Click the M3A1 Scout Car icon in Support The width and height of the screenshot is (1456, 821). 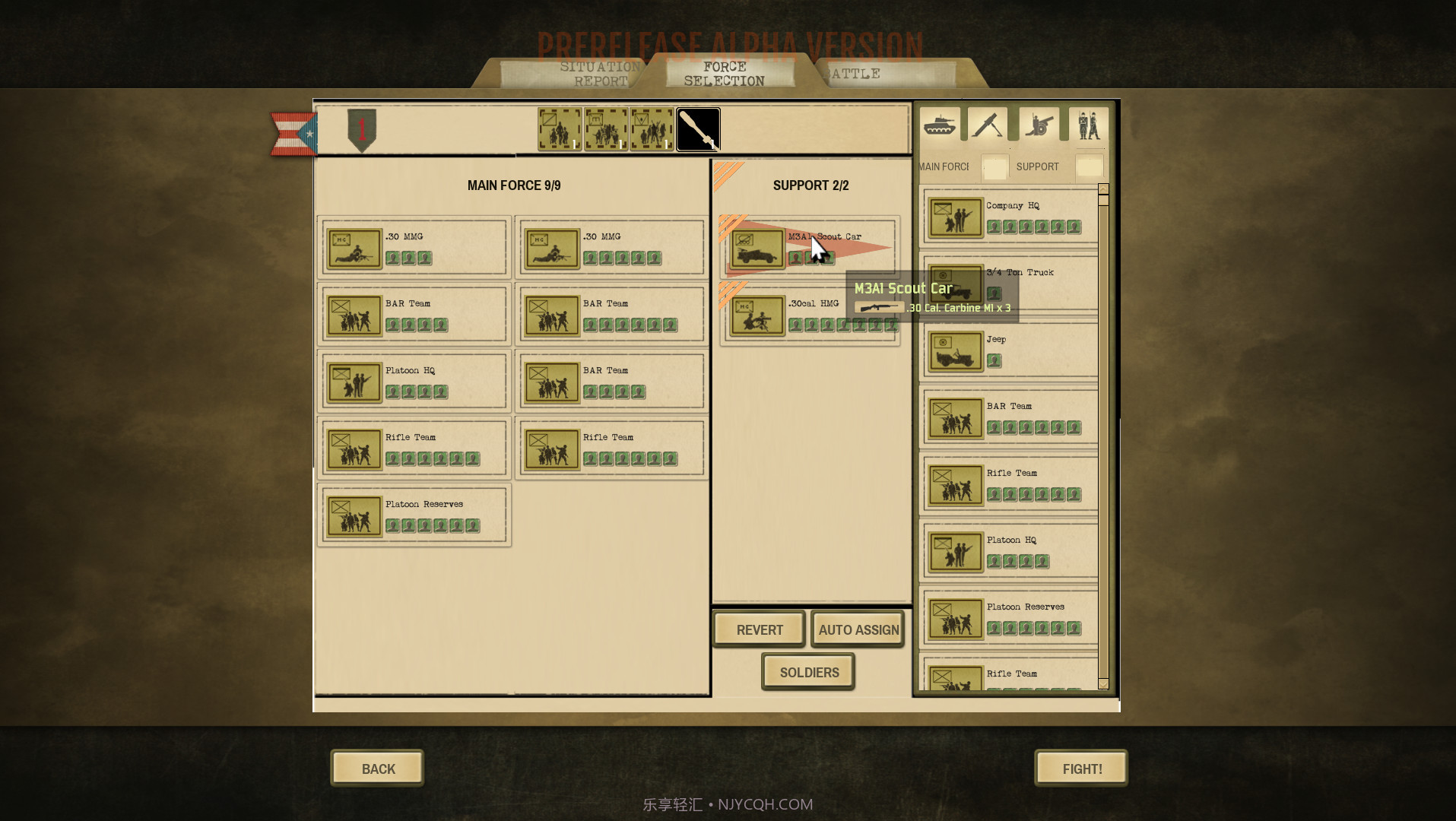[756, 247]
